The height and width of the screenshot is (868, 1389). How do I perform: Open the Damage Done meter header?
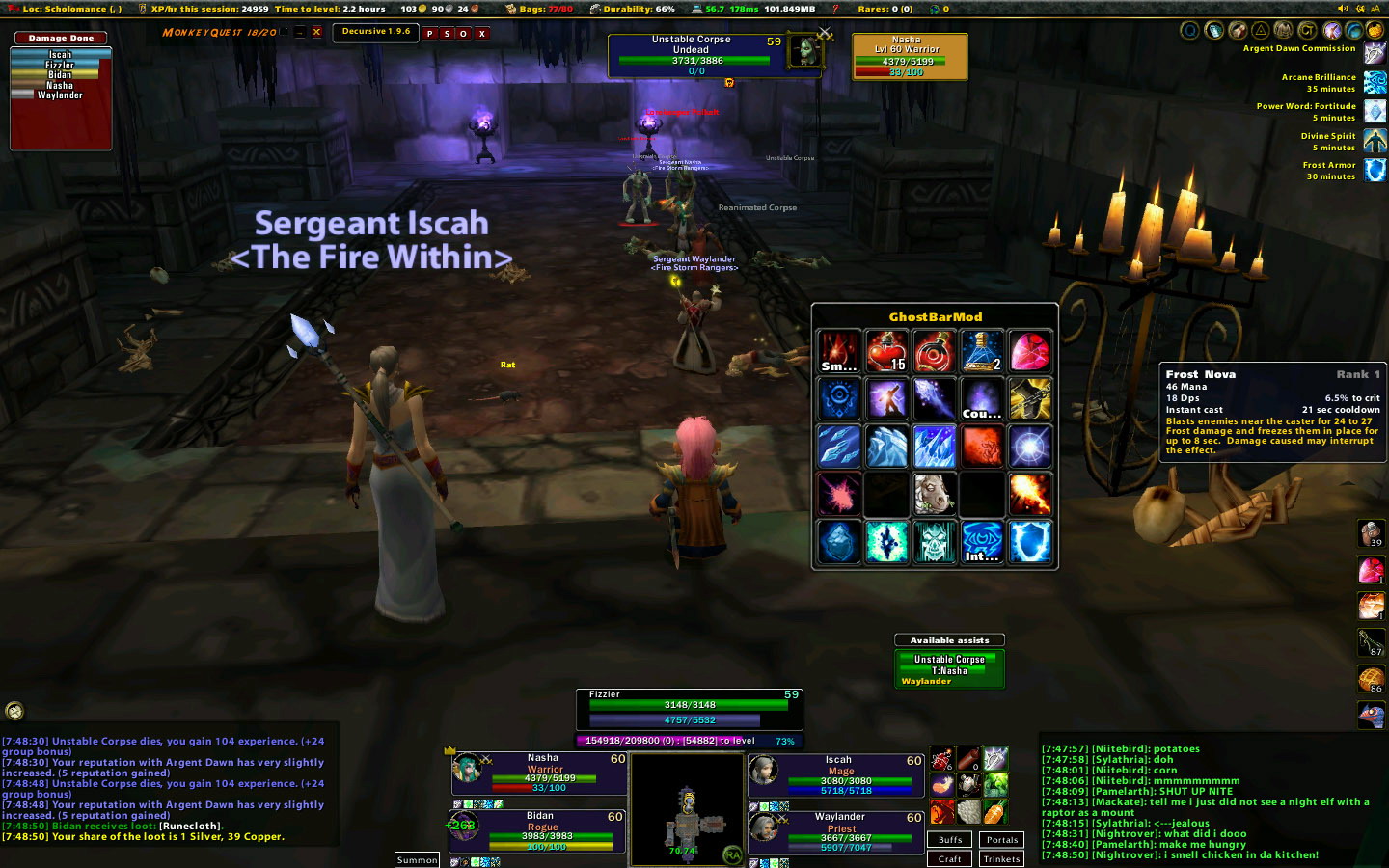[61, 39]
